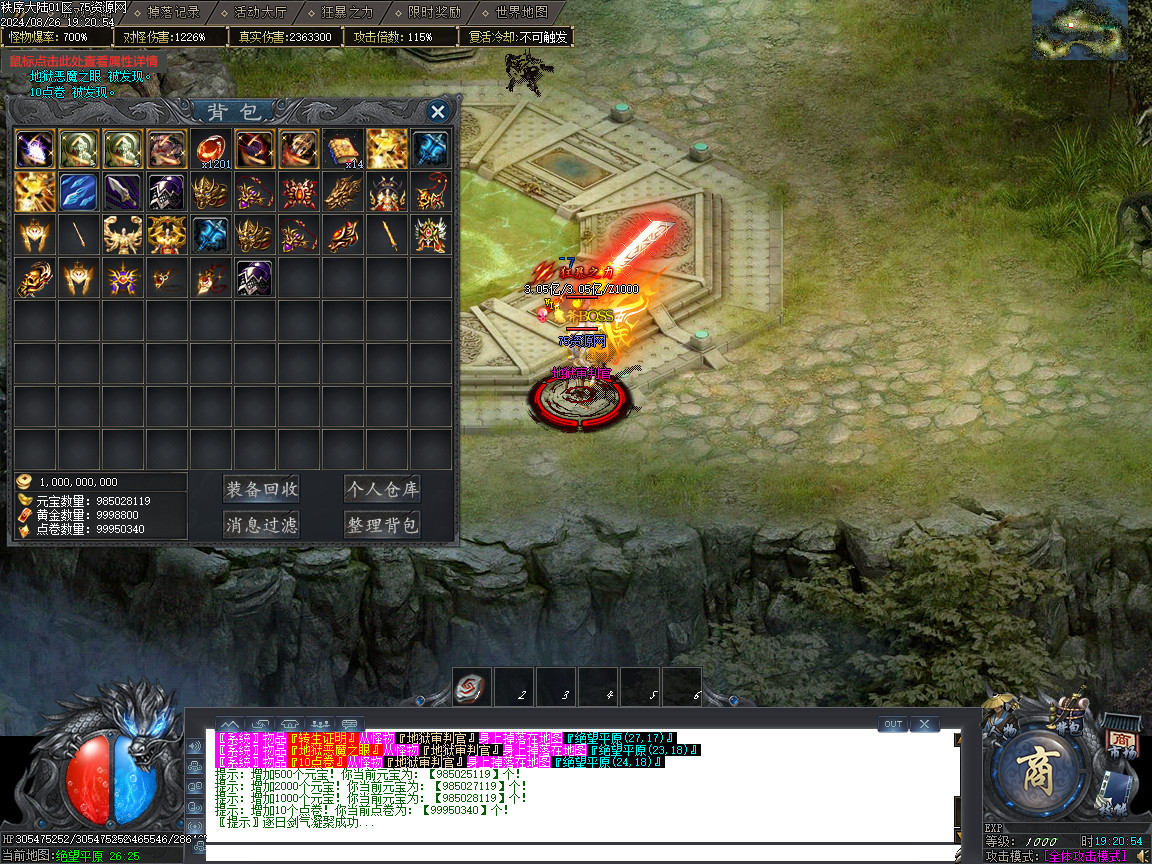Open the 掉落记录 drop records tab
The image size is (1152, 864).
pos(173,13)
